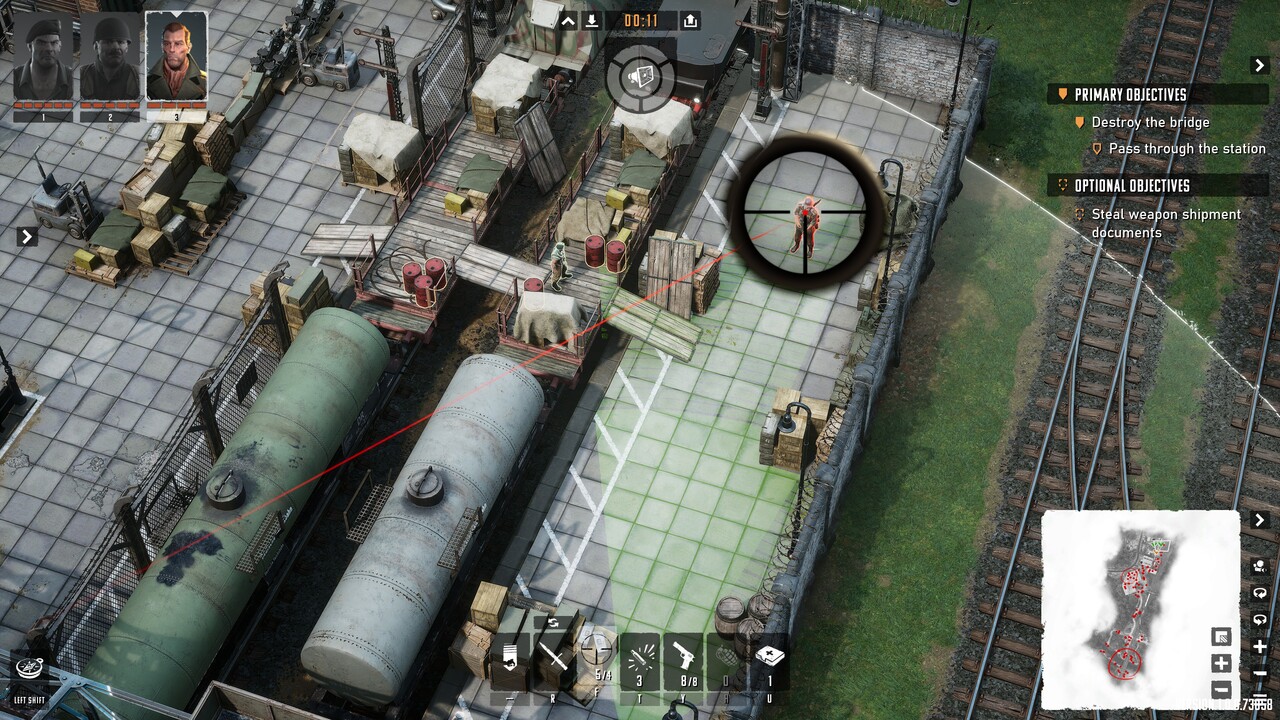Open the minimap to view the level
The width and height of the screenshot is (1280, 720).
coord(1139,608)
